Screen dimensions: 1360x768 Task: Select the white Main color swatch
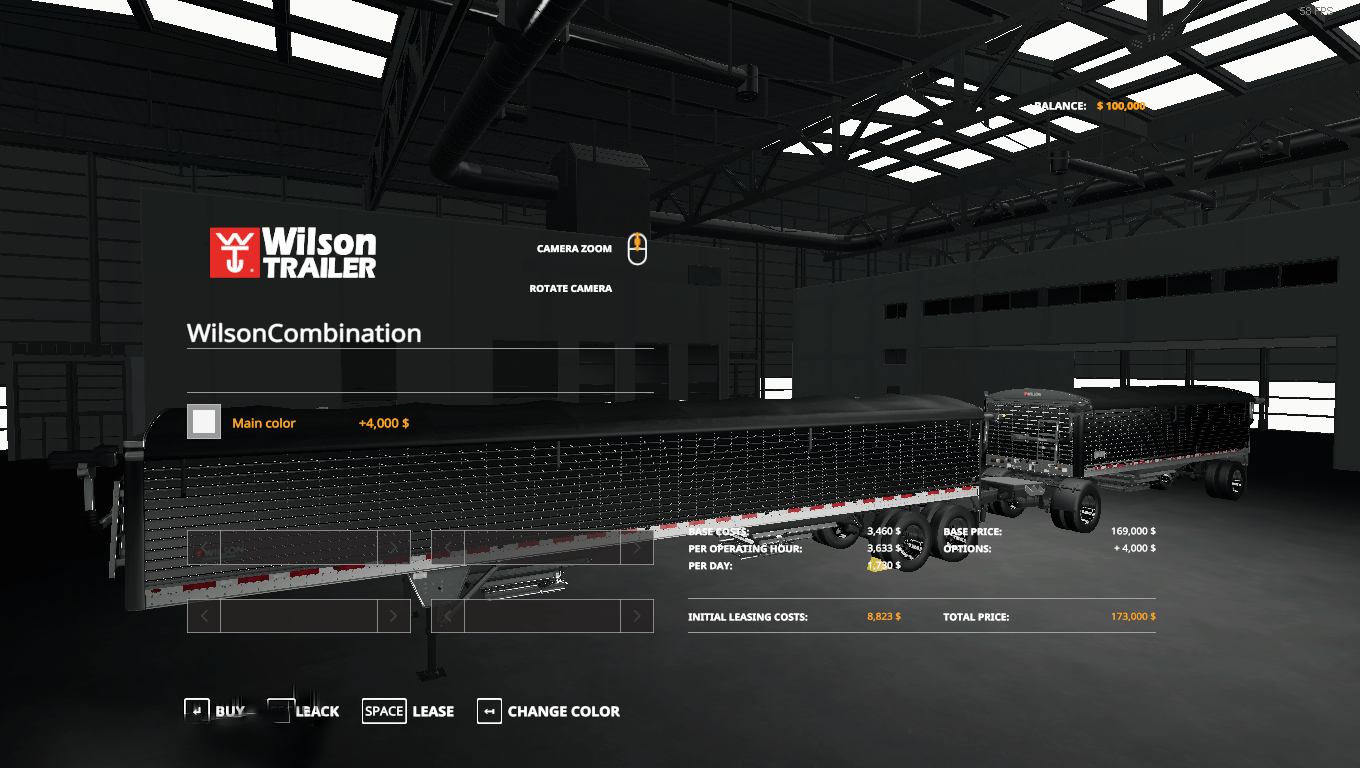point(204,422)
